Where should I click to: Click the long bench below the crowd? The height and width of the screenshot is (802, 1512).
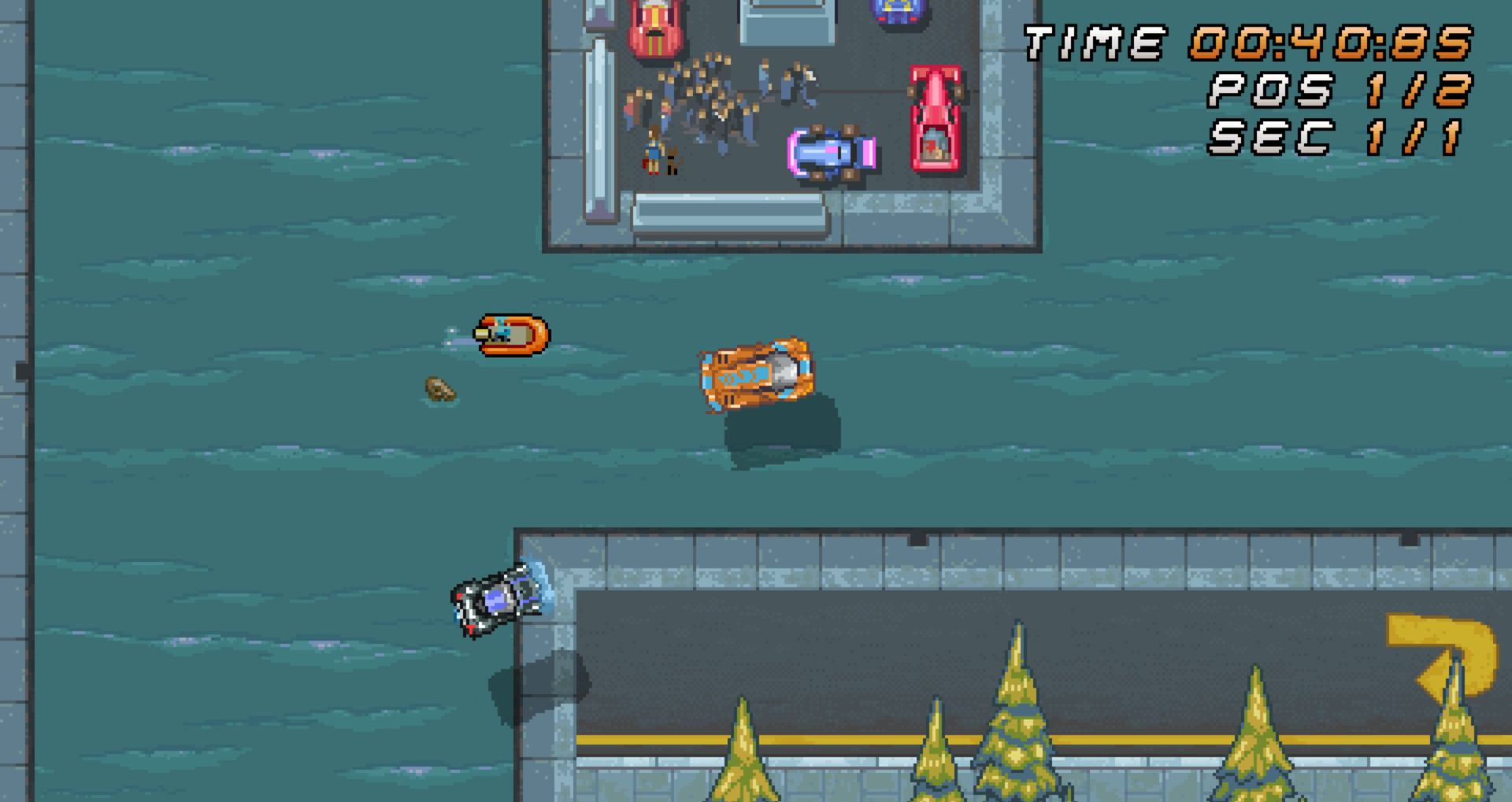pyautogui.click(x=724, y=214)
